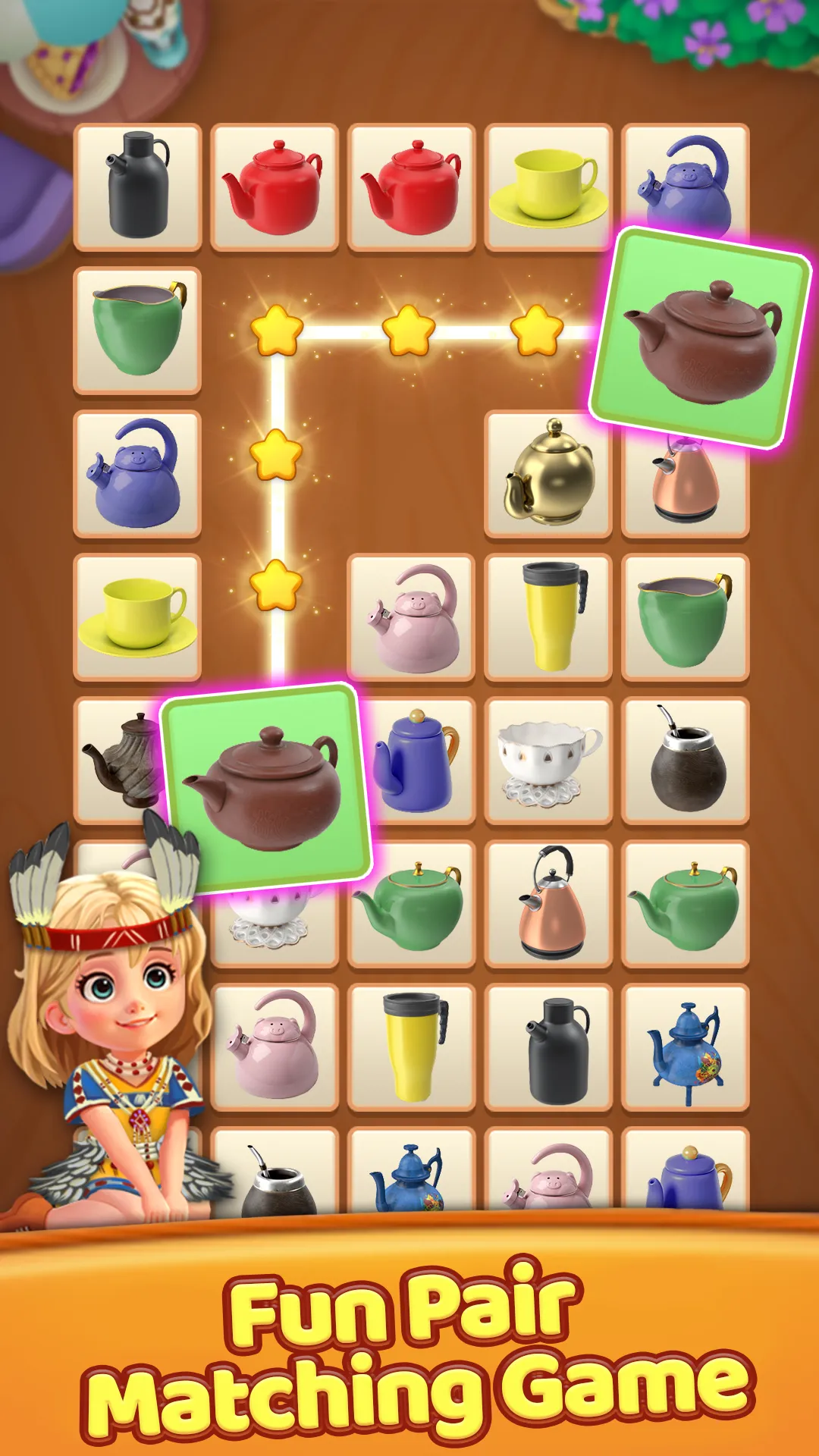Select the mate gourd beside the white teacup

coord(686,761)
